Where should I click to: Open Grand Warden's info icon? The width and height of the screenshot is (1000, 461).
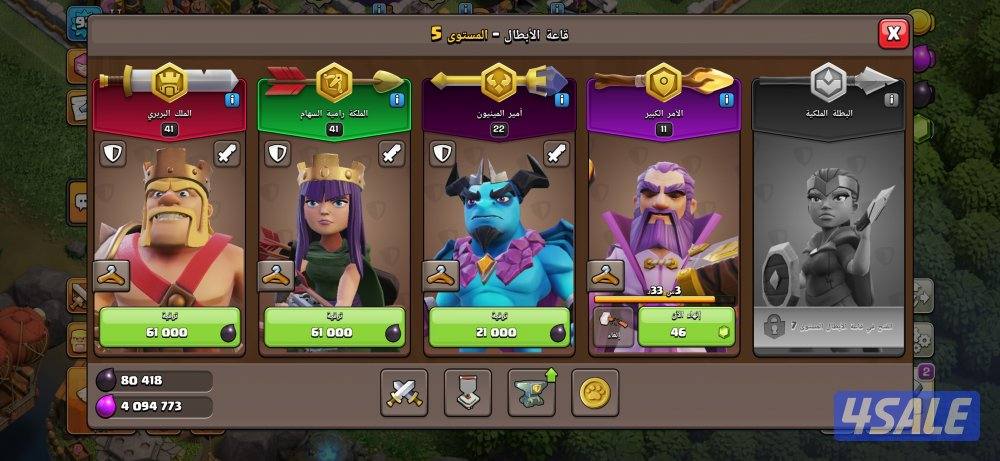[x=726, y=100]
